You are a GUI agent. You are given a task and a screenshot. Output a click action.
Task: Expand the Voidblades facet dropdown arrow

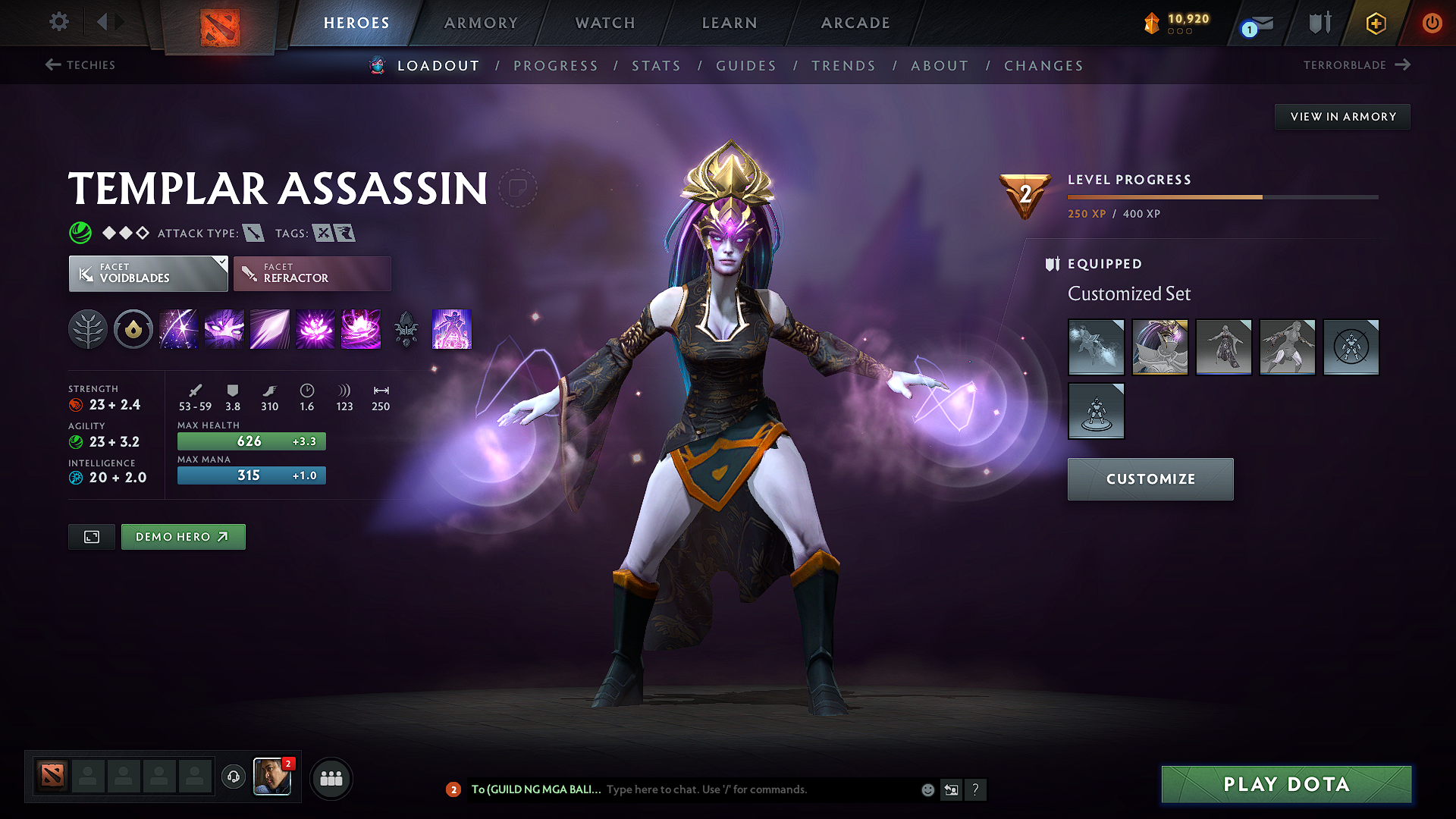coord(221,263)
